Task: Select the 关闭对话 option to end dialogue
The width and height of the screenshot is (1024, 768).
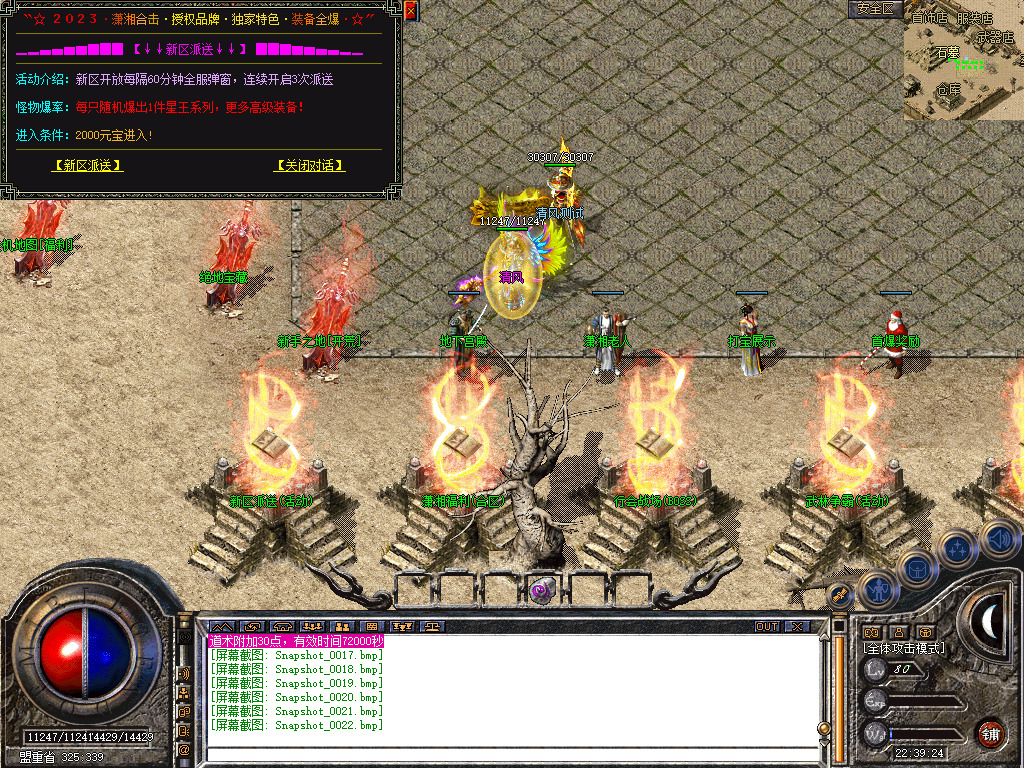Action: pyautogui.click(x=310, y=166)
